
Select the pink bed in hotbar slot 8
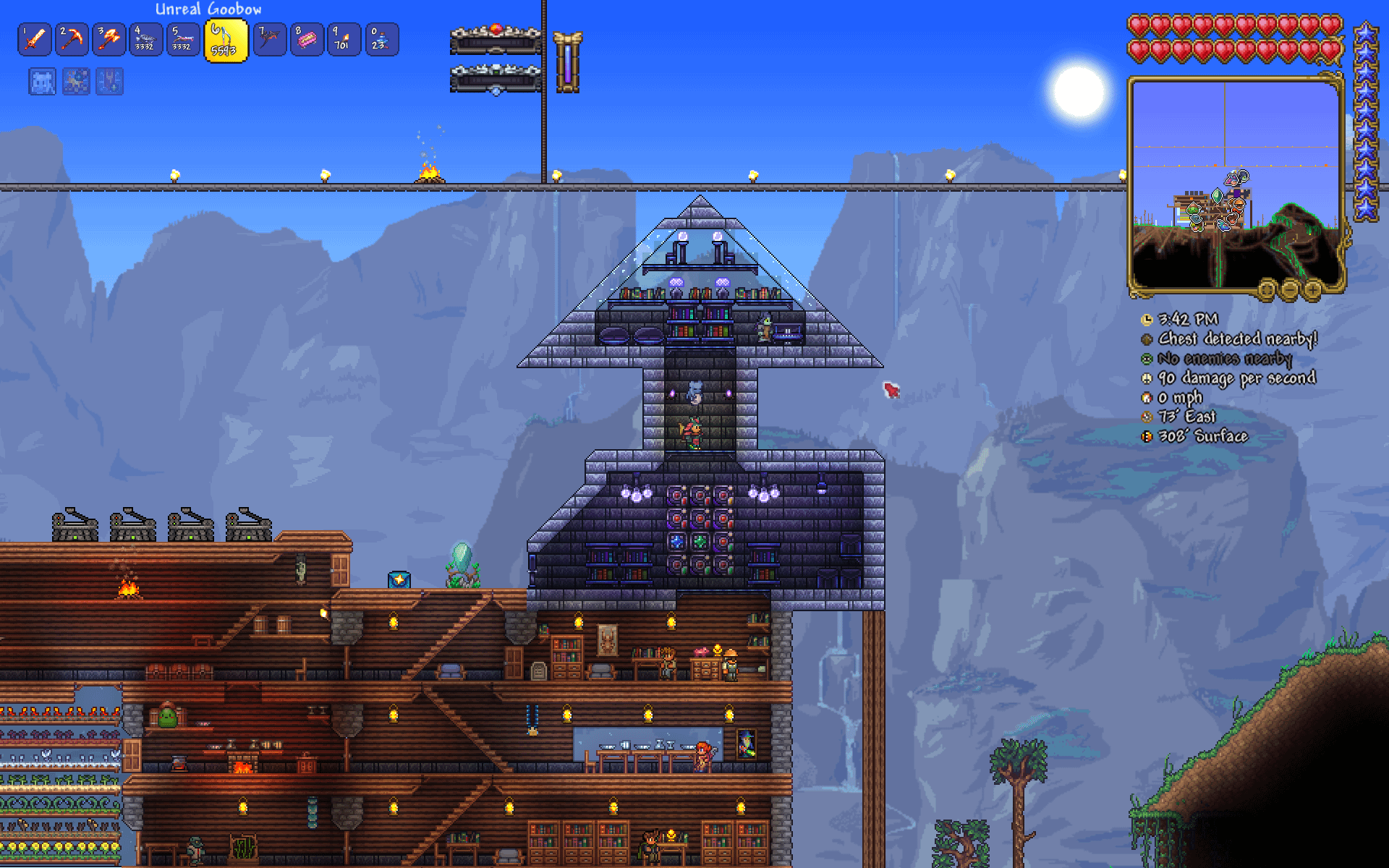305,40
